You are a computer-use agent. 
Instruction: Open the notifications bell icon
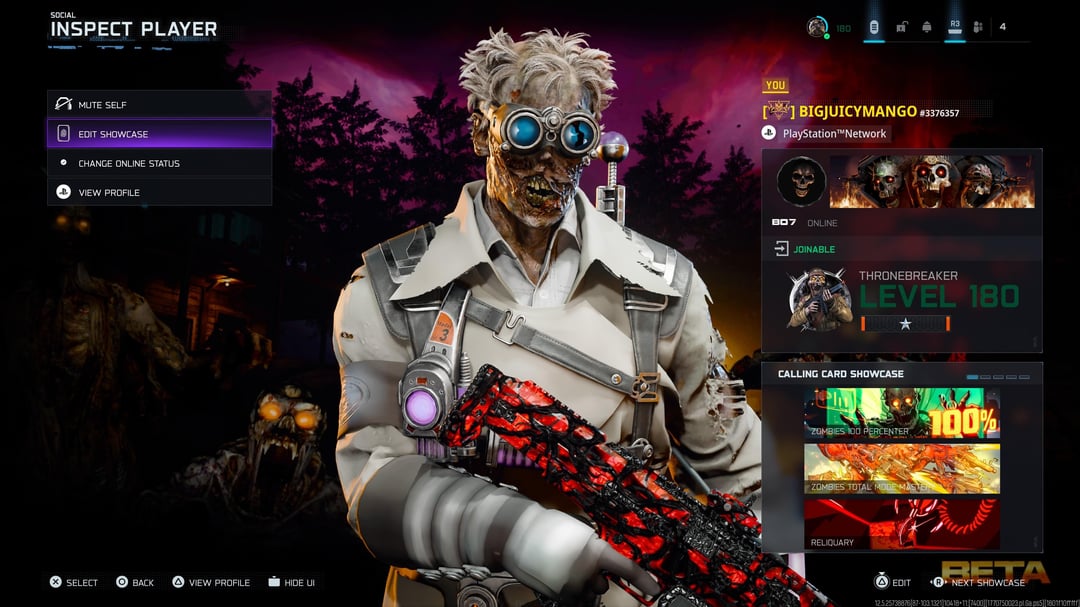927,27
